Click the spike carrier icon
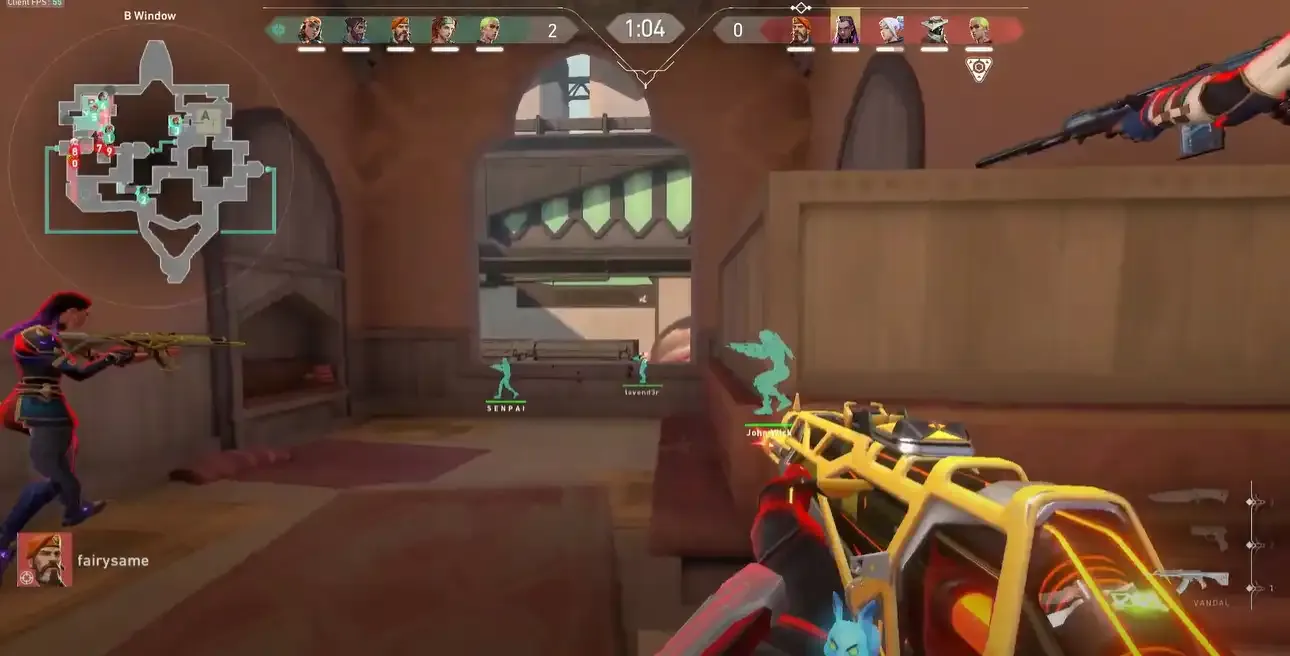Image resolution: width=1290 pixels, height=656 pixels. coord(978,69)
